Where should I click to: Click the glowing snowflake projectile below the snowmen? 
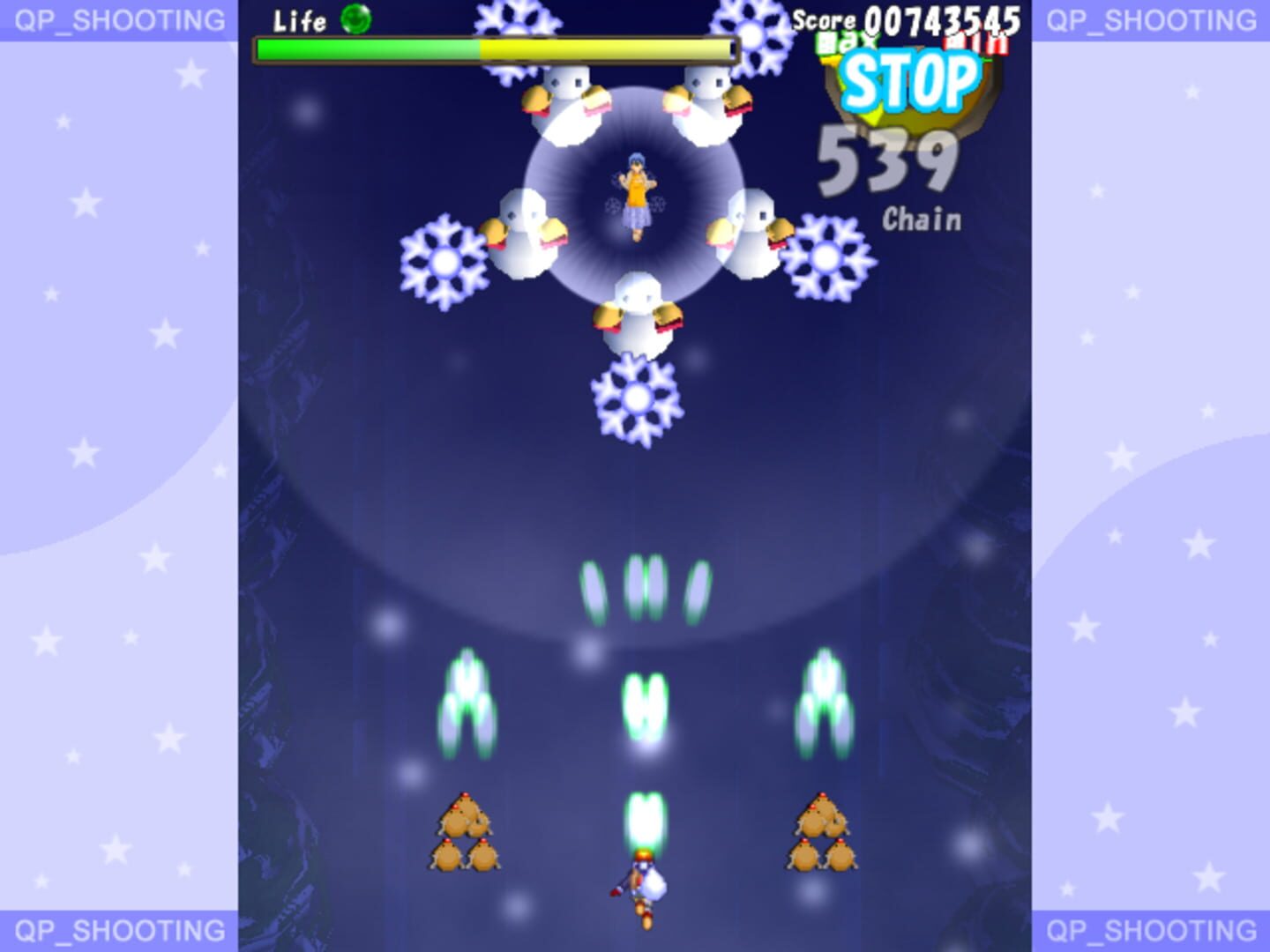[x=637, y=398]
